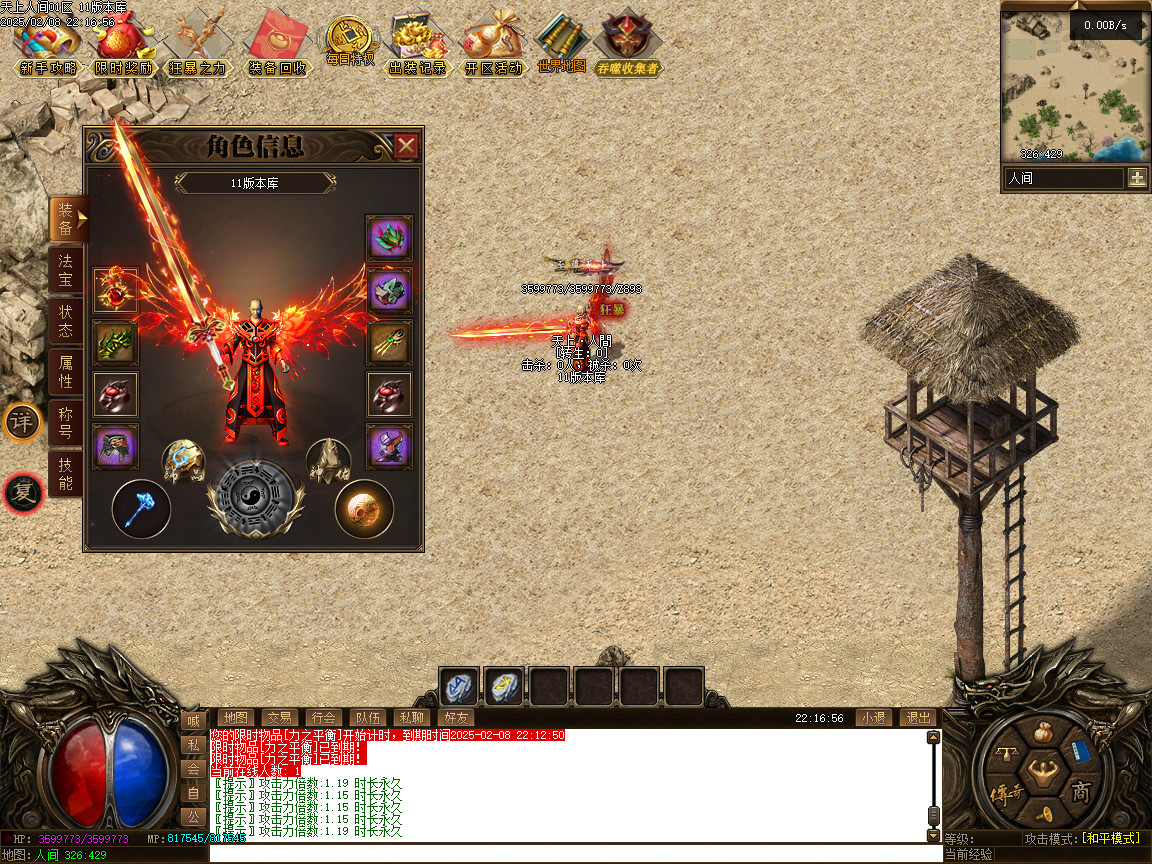Close the 角色信息 character panel
1152x864 pixels.
[x=406, y=147]
